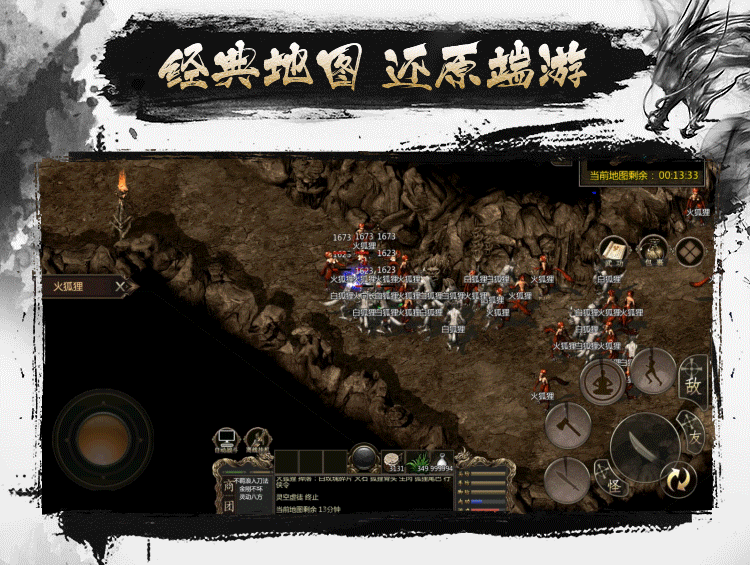Tap the virtual movement joystick
This screenshot has width=750, height=565.
tap(101, 437)
